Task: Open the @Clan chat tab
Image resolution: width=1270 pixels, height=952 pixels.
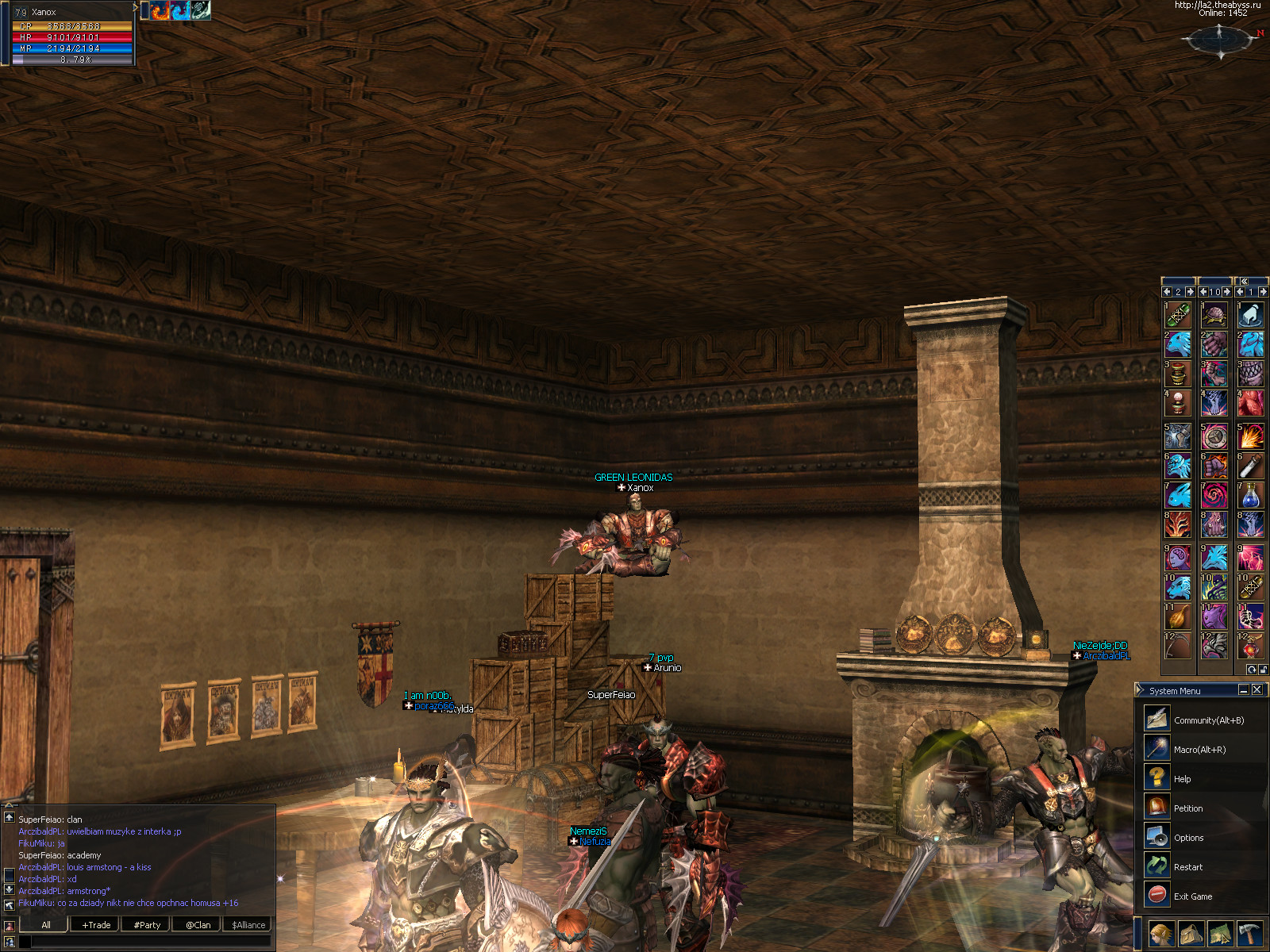Action: click(x=198, y=924)
